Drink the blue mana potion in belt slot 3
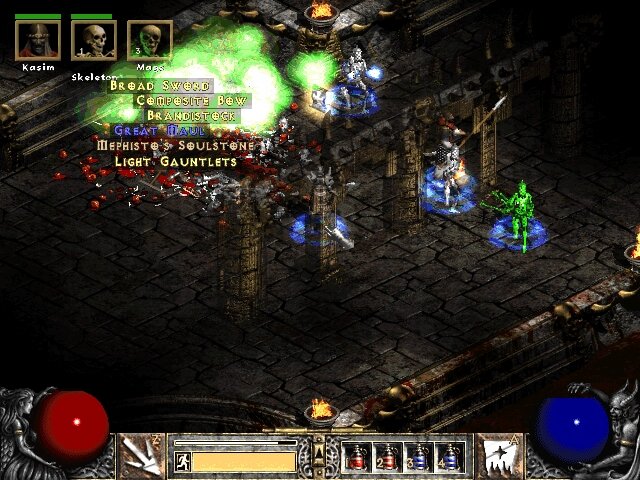 tap(418, 457)
